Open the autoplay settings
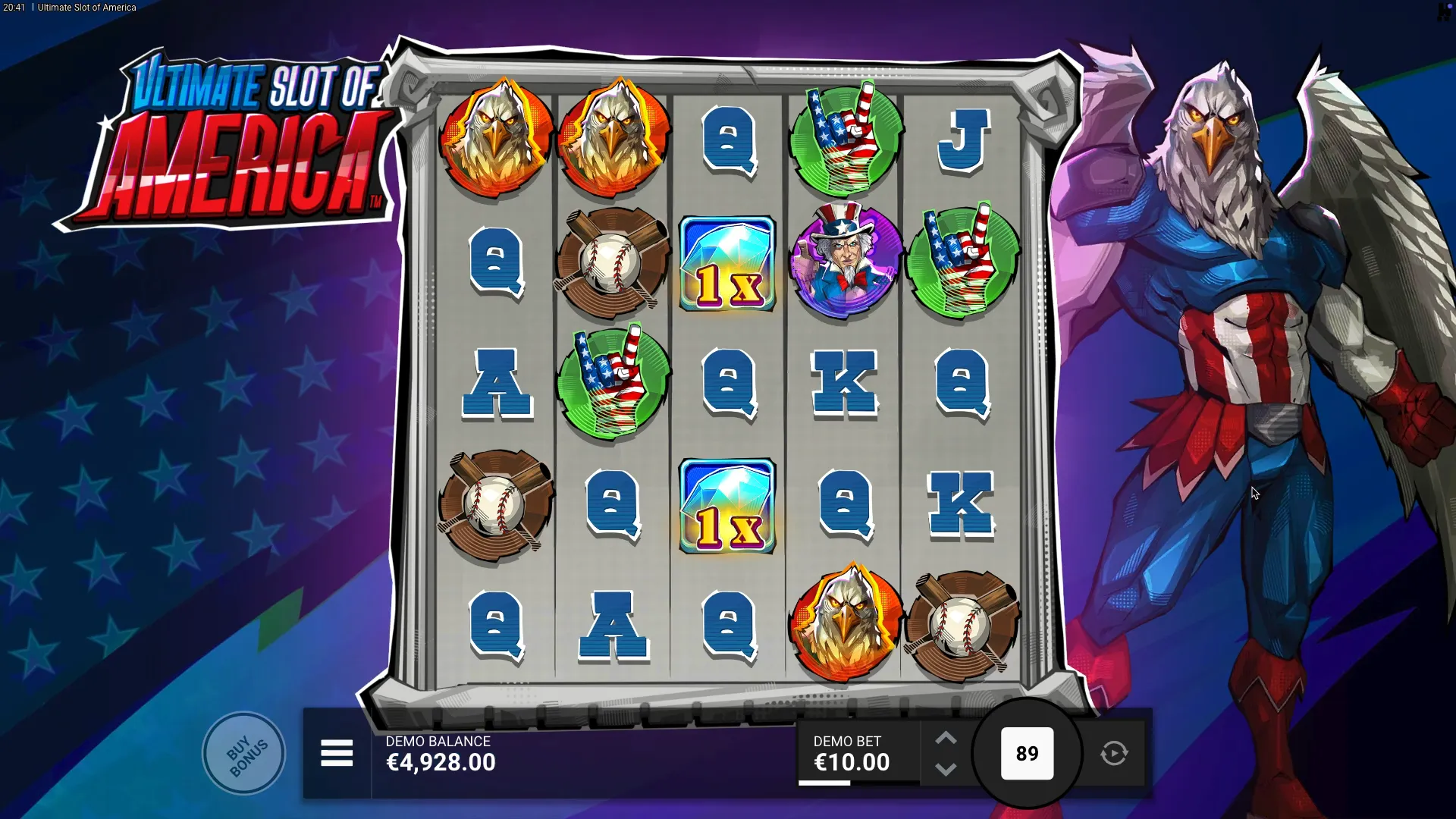 (x=1114, y=753)
